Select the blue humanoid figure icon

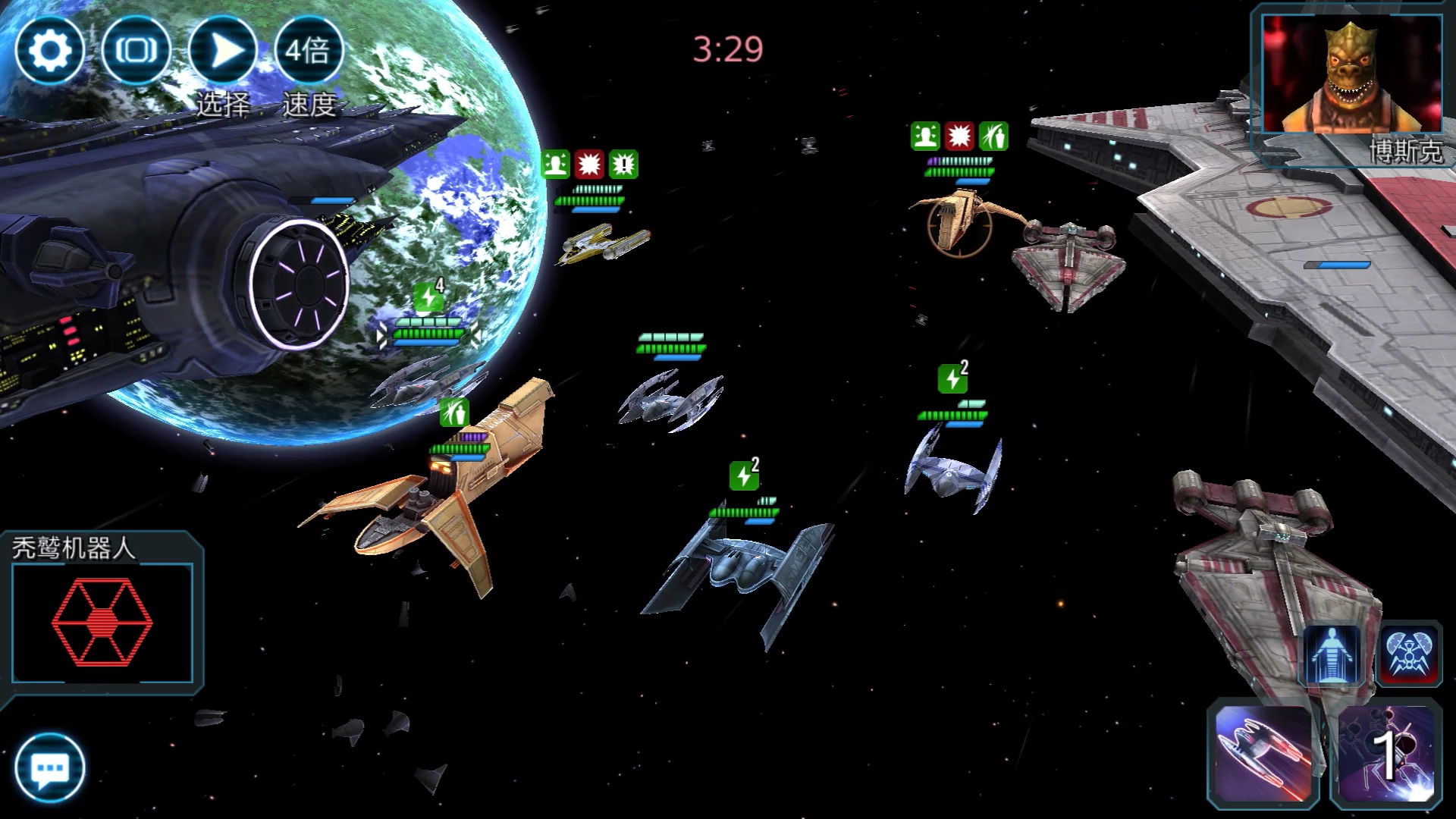point(1332,655)
